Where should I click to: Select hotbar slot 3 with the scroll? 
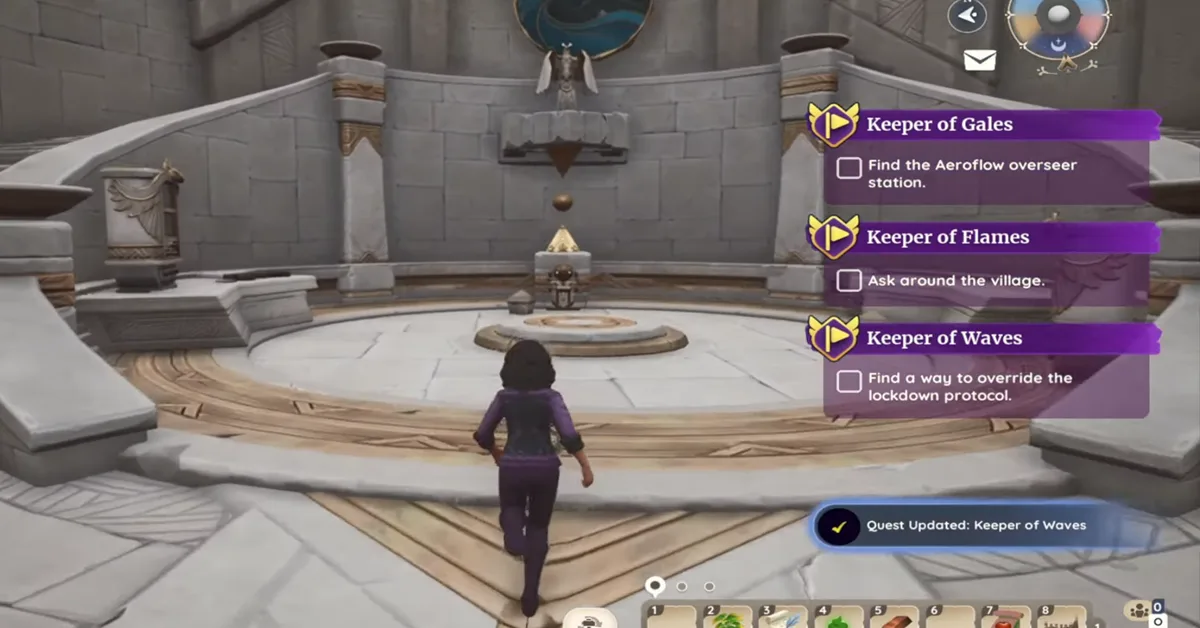783,618
